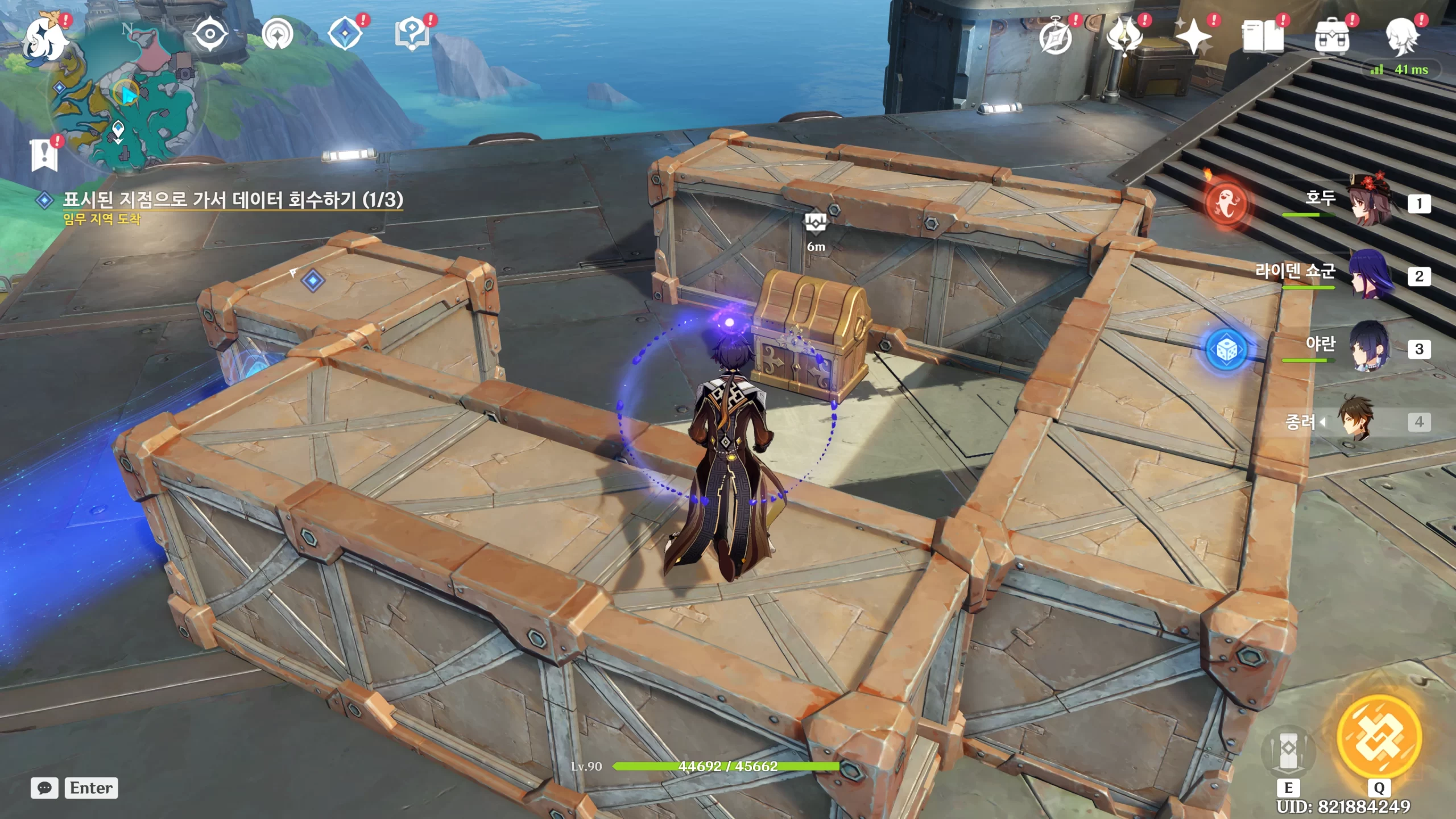Switch to party member 야란
This screenshot has height=819, width=1456.
tap(1371, 348)
